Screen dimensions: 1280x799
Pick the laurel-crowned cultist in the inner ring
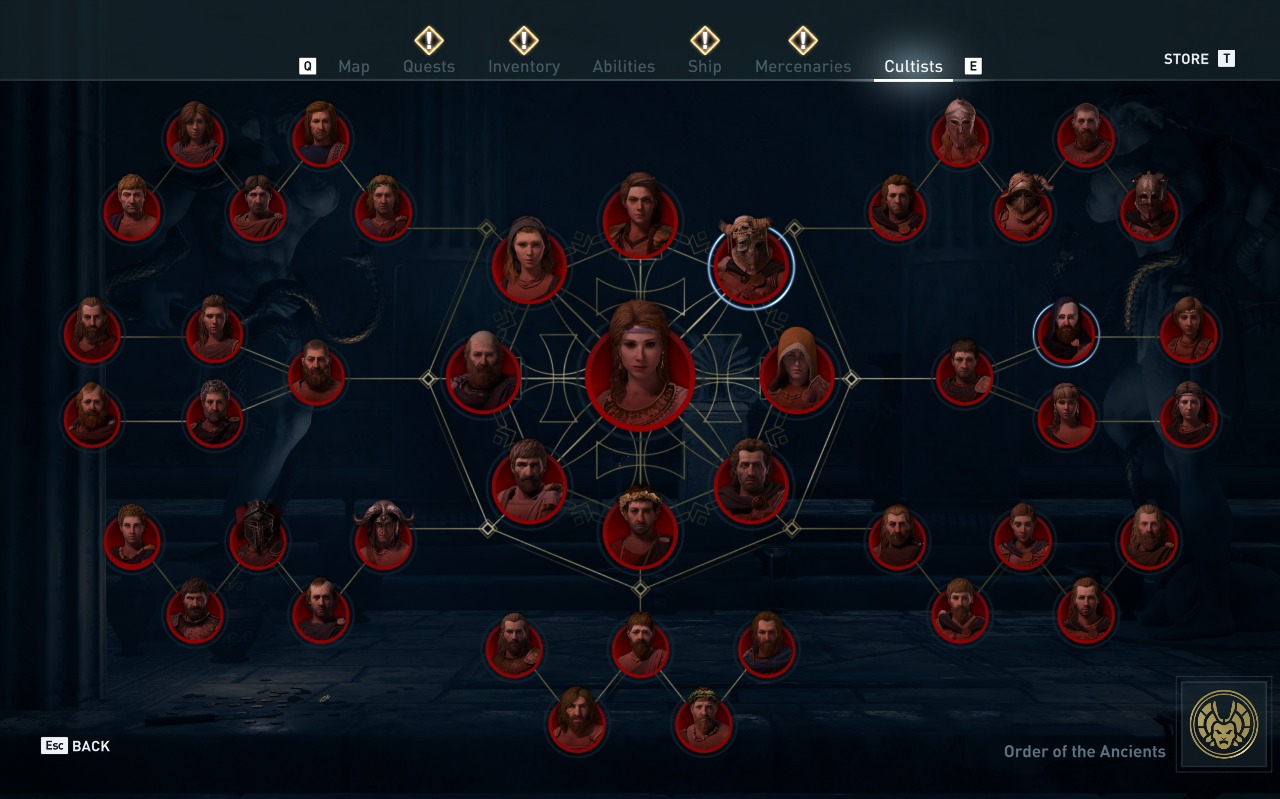coord(640,531)
